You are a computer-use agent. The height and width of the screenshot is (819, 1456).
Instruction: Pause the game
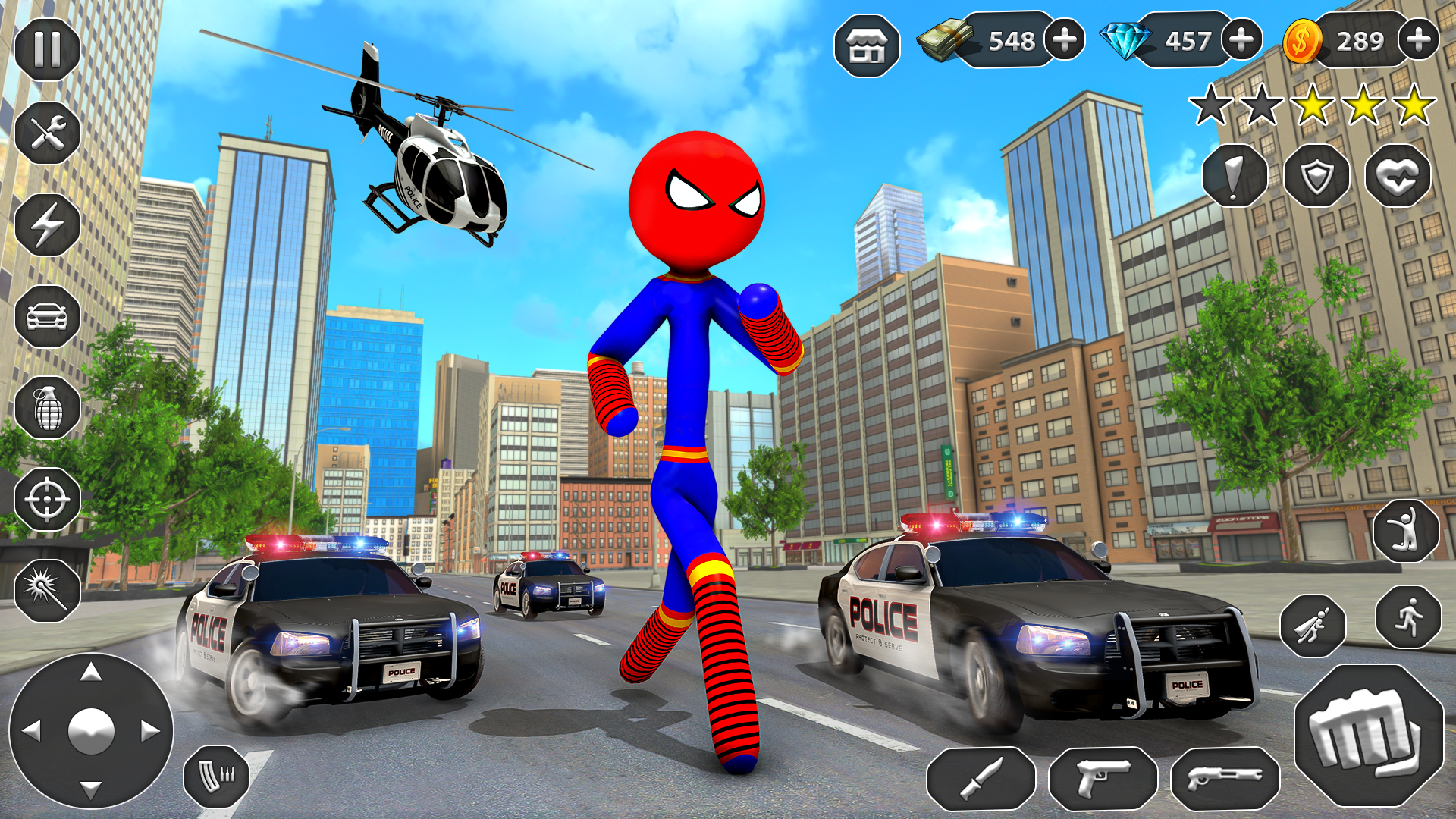pos(45,49)
